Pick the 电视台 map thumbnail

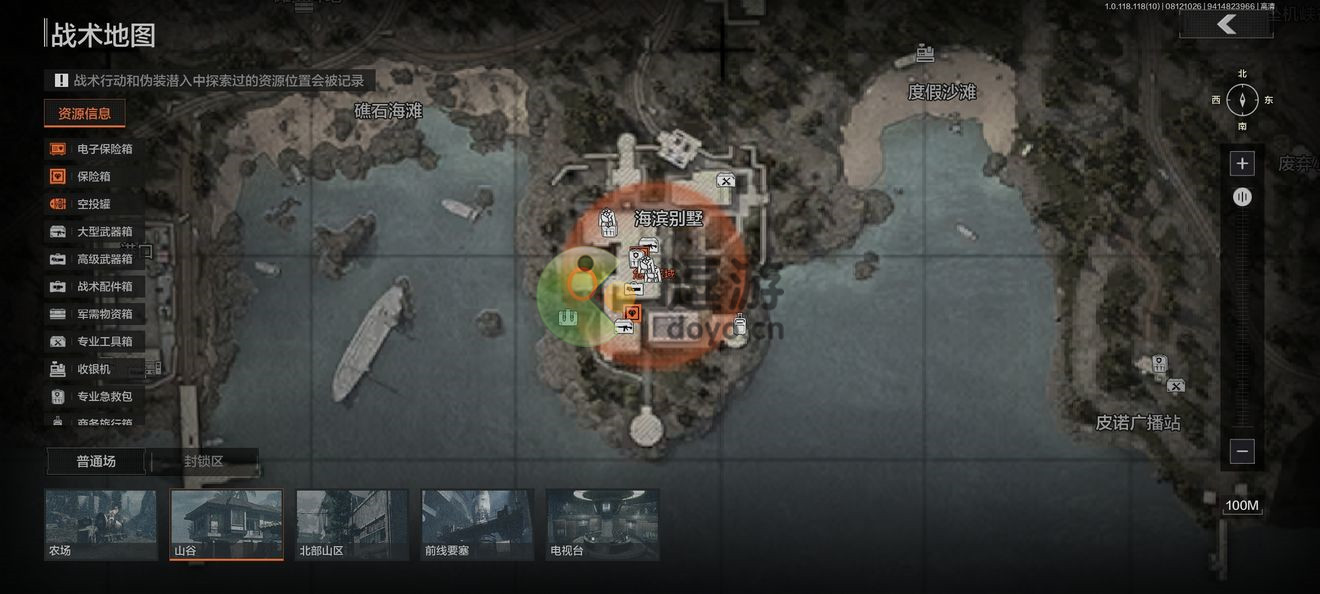click(x=603, y=524)
